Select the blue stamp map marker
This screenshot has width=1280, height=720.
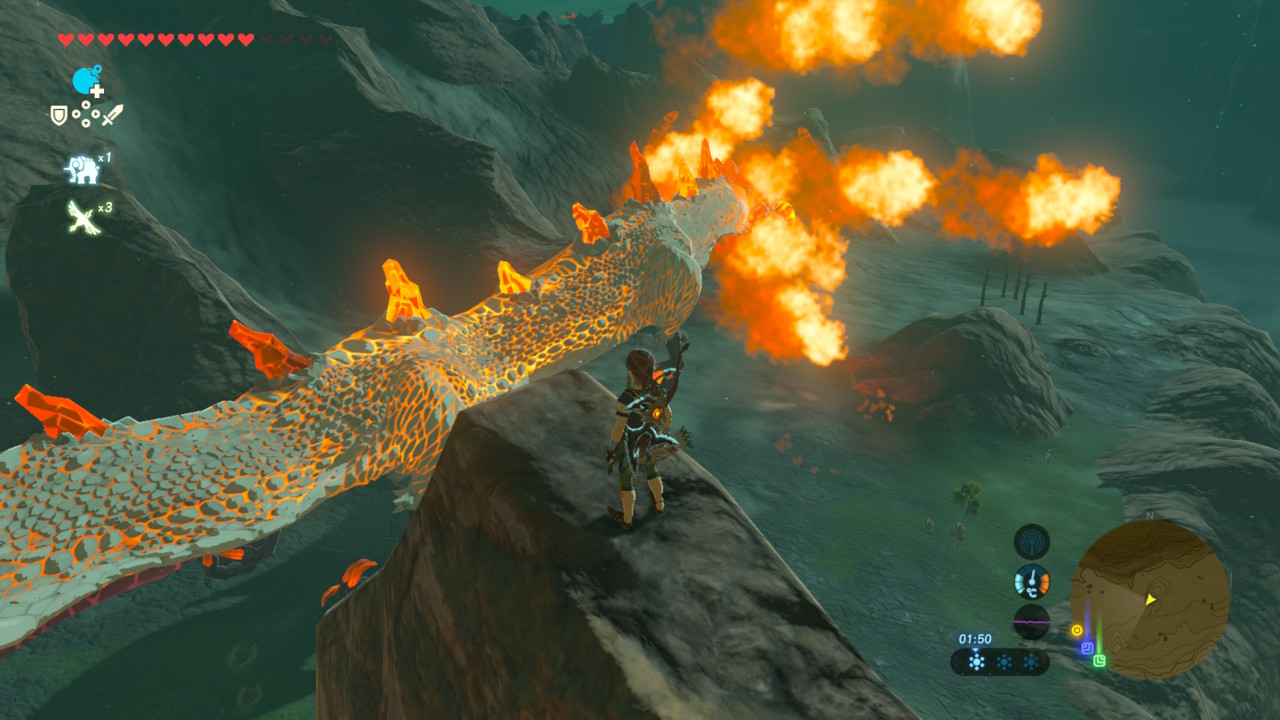pyautogui.click(x=1086, y=648)
